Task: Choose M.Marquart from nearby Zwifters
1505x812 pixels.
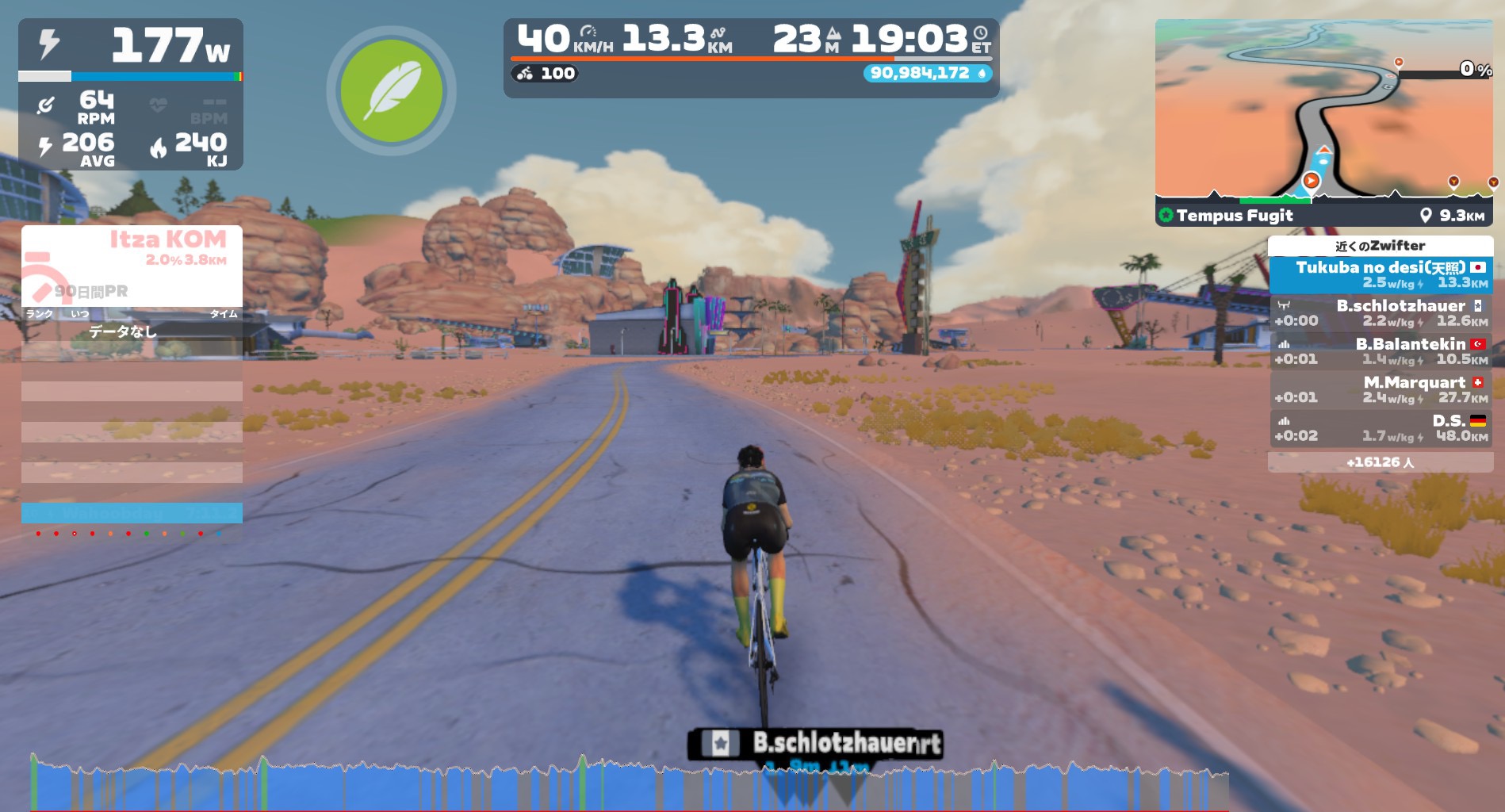Action: [1380, 389]
